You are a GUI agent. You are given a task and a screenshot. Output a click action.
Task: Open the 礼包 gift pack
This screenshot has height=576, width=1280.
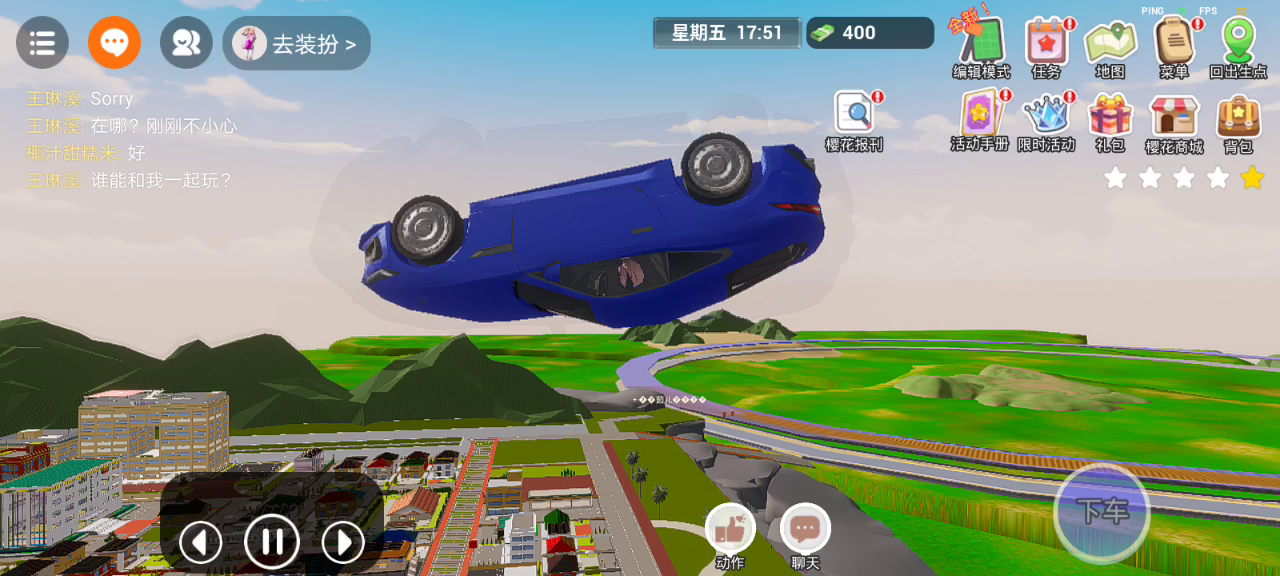[x=1110, y=116]
